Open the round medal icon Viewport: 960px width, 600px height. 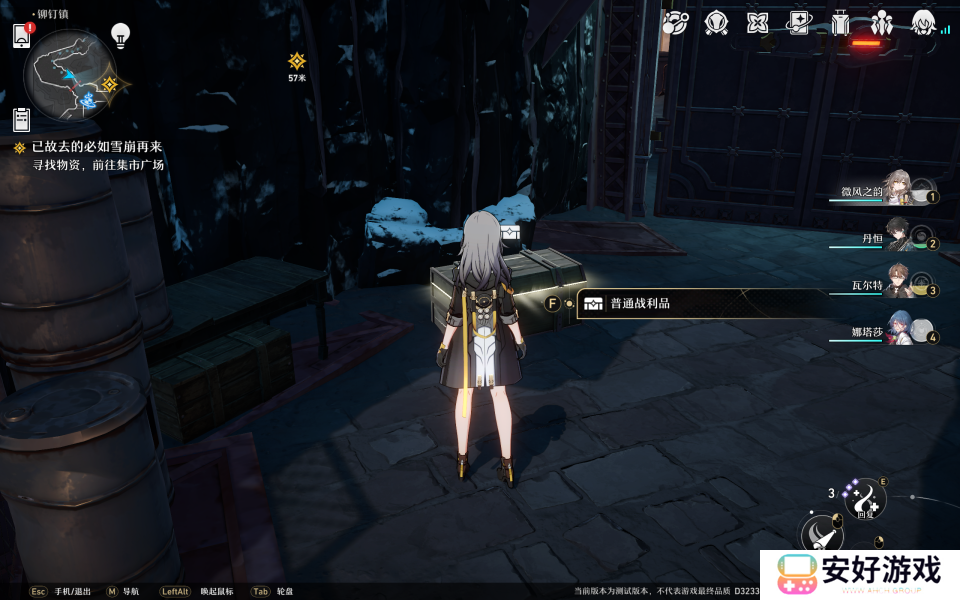[x=716, y=23]
